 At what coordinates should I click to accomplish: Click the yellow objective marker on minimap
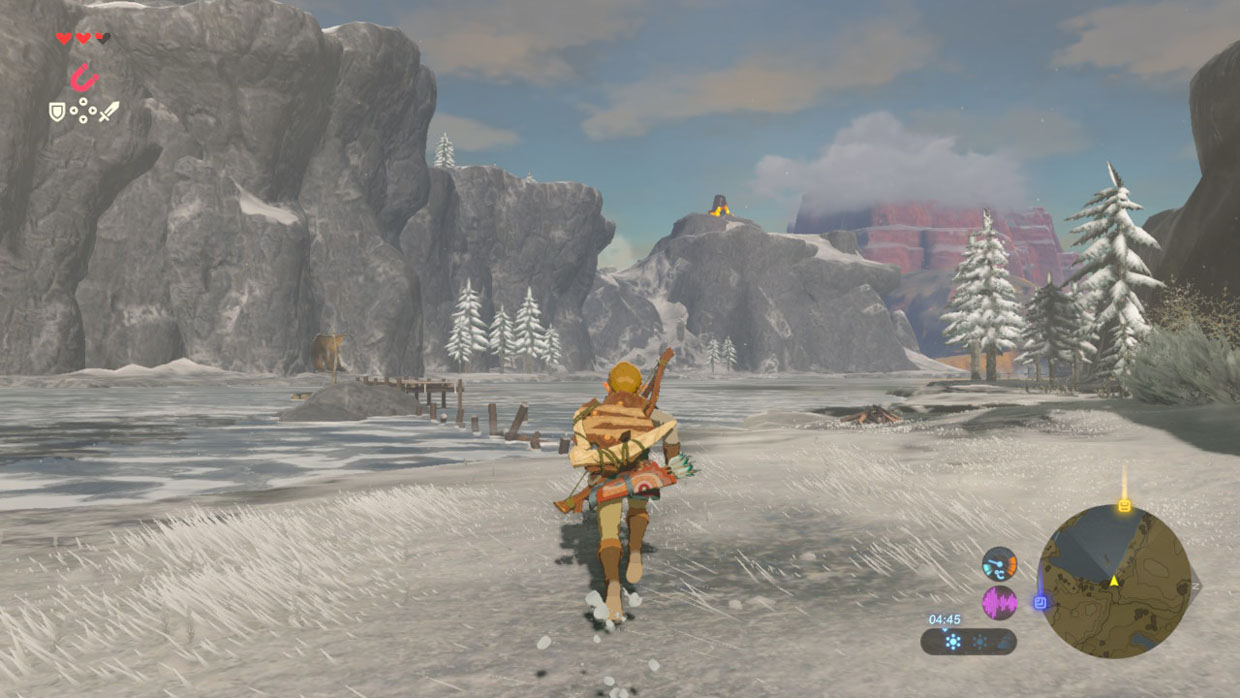click(x=1124, y=505)
